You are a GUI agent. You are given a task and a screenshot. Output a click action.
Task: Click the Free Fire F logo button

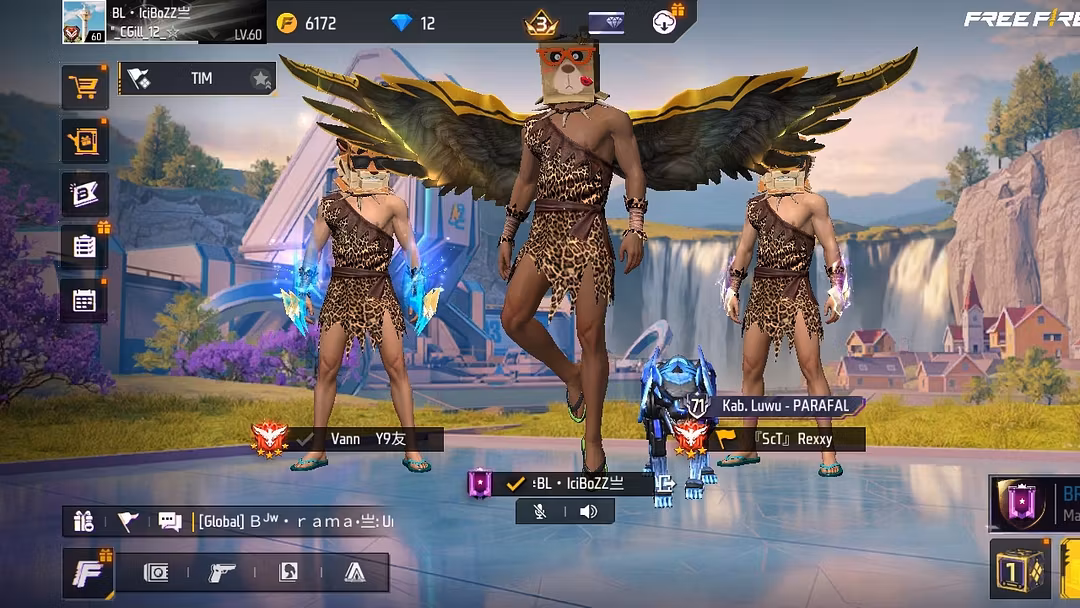pyautogui.click(x=88, y=573)
